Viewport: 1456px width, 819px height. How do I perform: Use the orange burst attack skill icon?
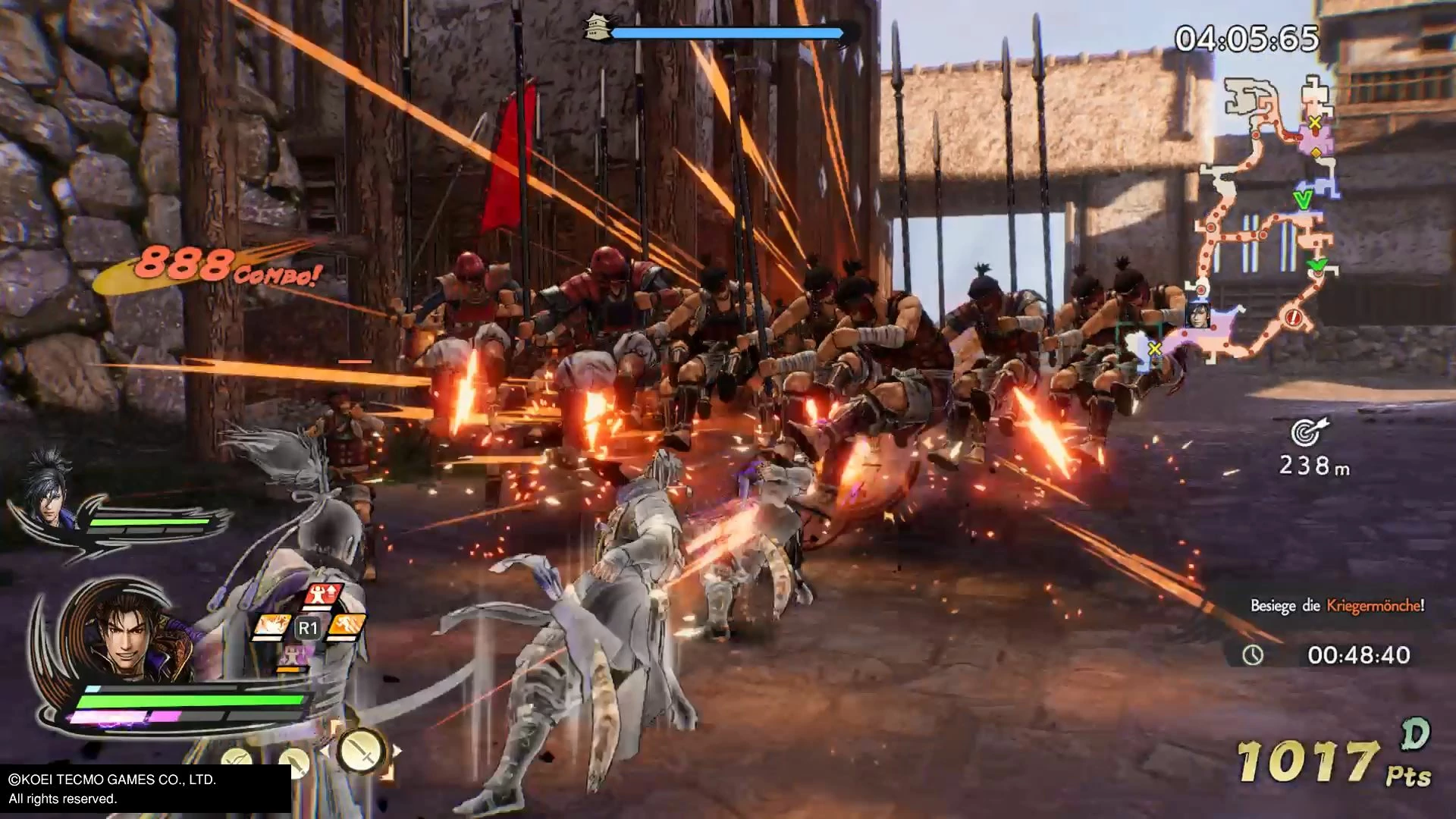(x=270, y=626)
